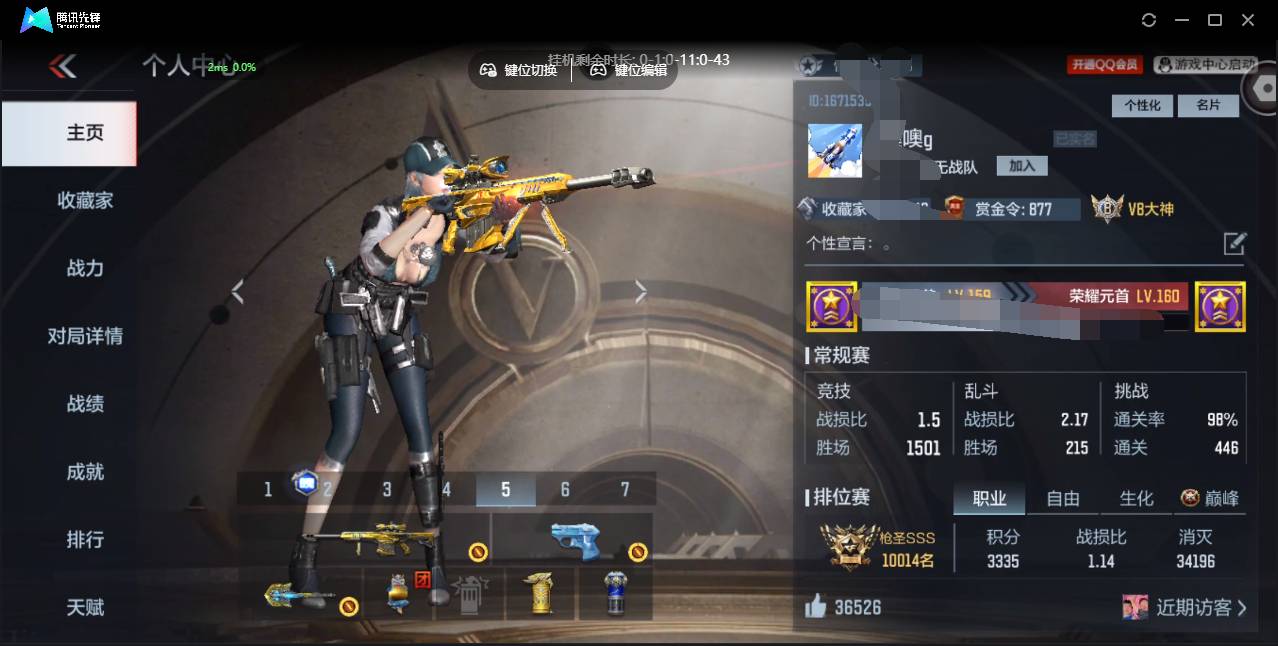Click the thumbs-up like icon

coord(817,606)
